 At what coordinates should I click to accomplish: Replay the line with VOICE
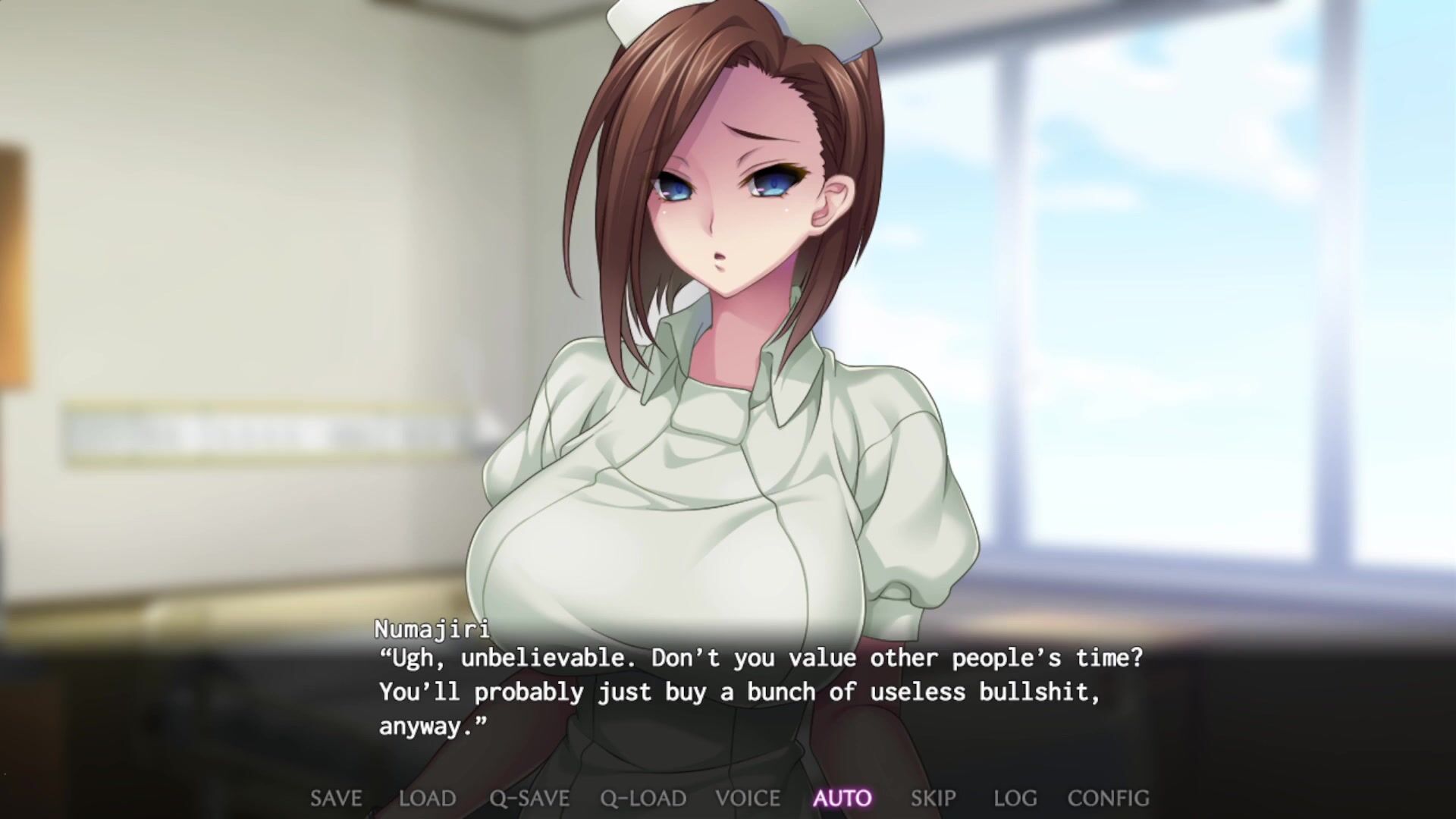(748, 799)
